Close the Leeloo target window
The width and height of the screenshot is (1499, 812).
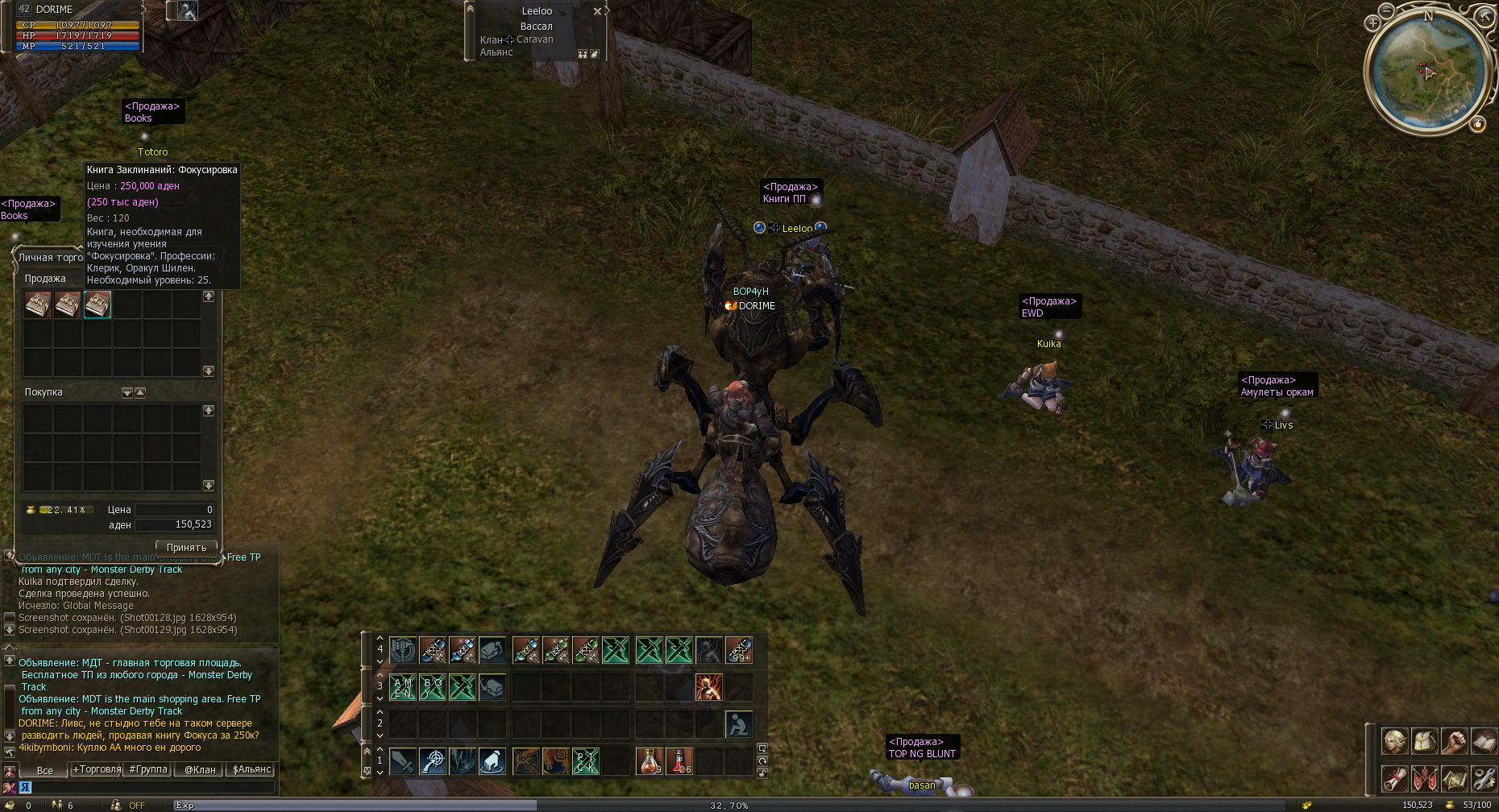597,11
